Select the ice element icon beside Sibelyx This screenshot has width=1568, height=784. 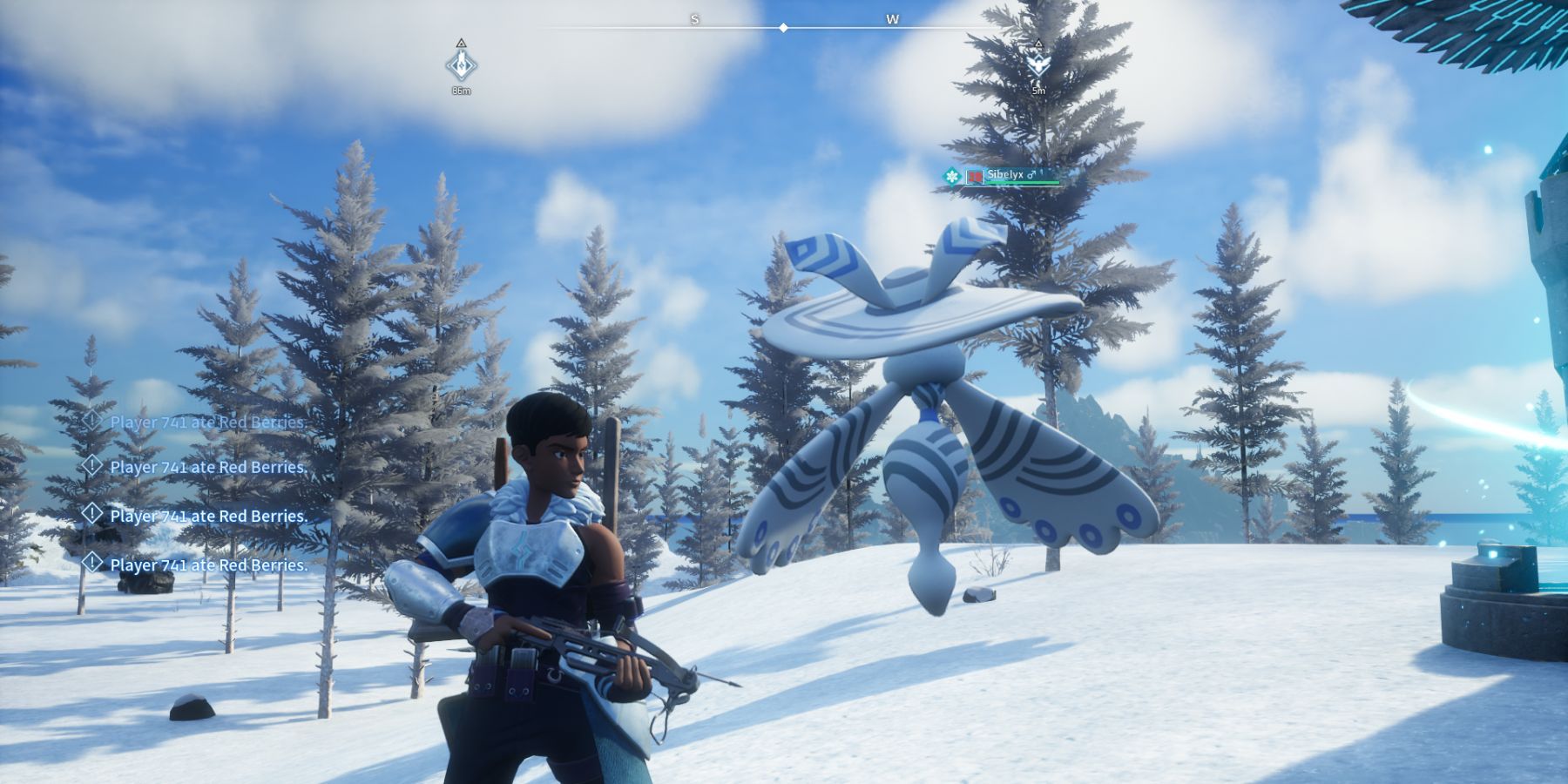(952, 175)
